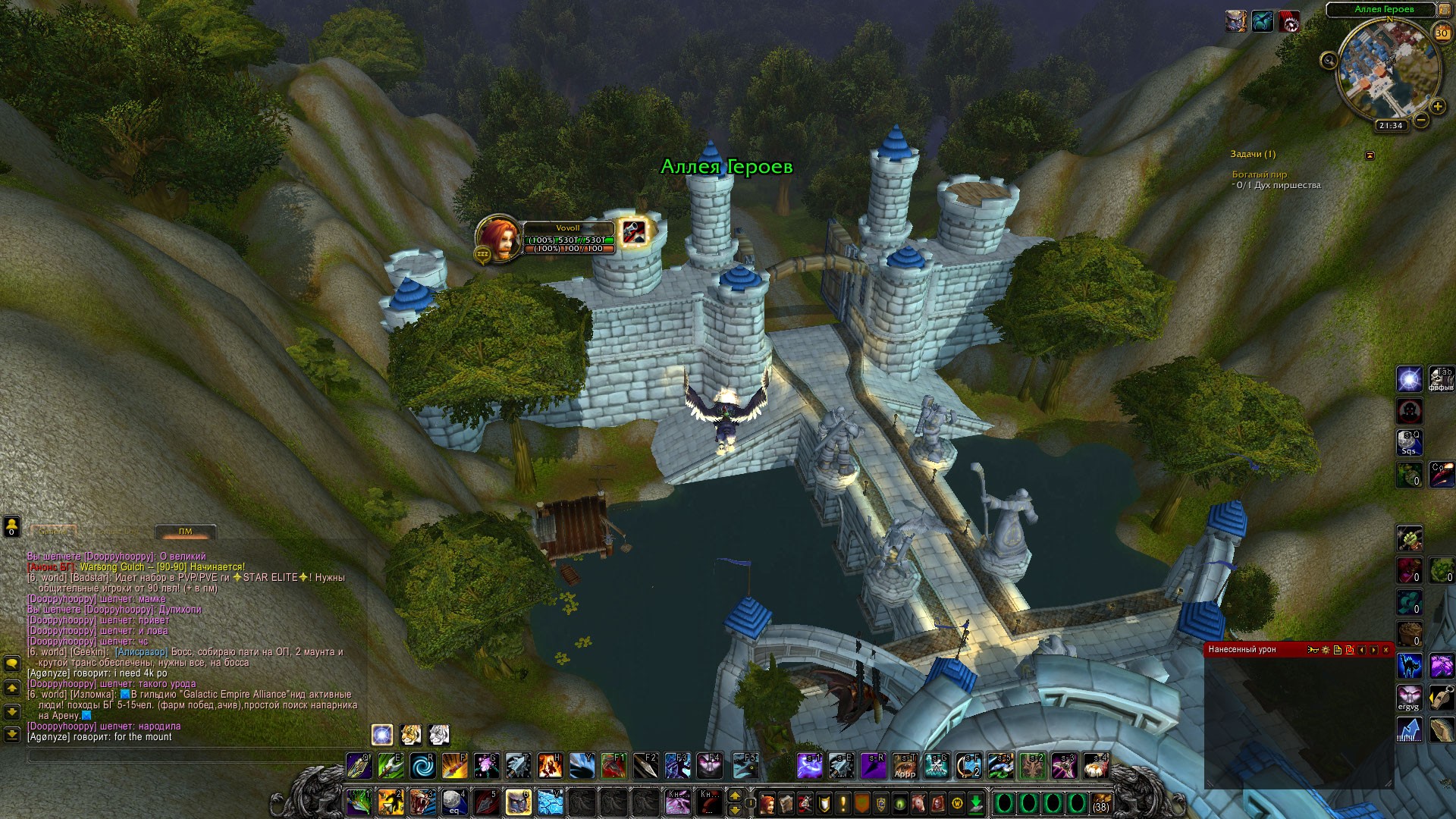Open damage meter settings gear

tap(1326, 650)
